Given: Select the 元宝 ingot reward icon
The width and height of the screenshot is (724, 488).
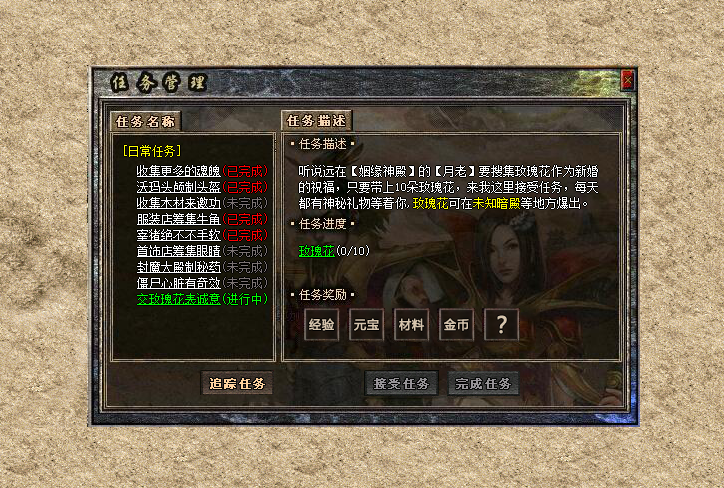Looking at the screenshot, I should [367, 325].
